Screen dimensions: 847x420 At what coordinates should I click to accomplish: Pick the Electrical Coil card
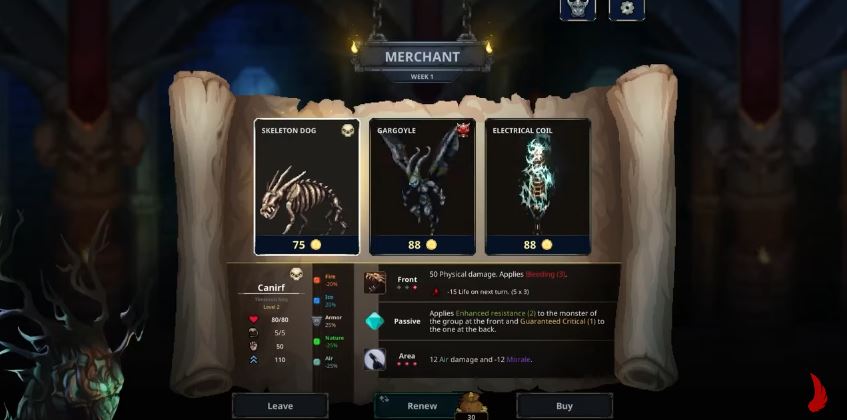[537, 186]
